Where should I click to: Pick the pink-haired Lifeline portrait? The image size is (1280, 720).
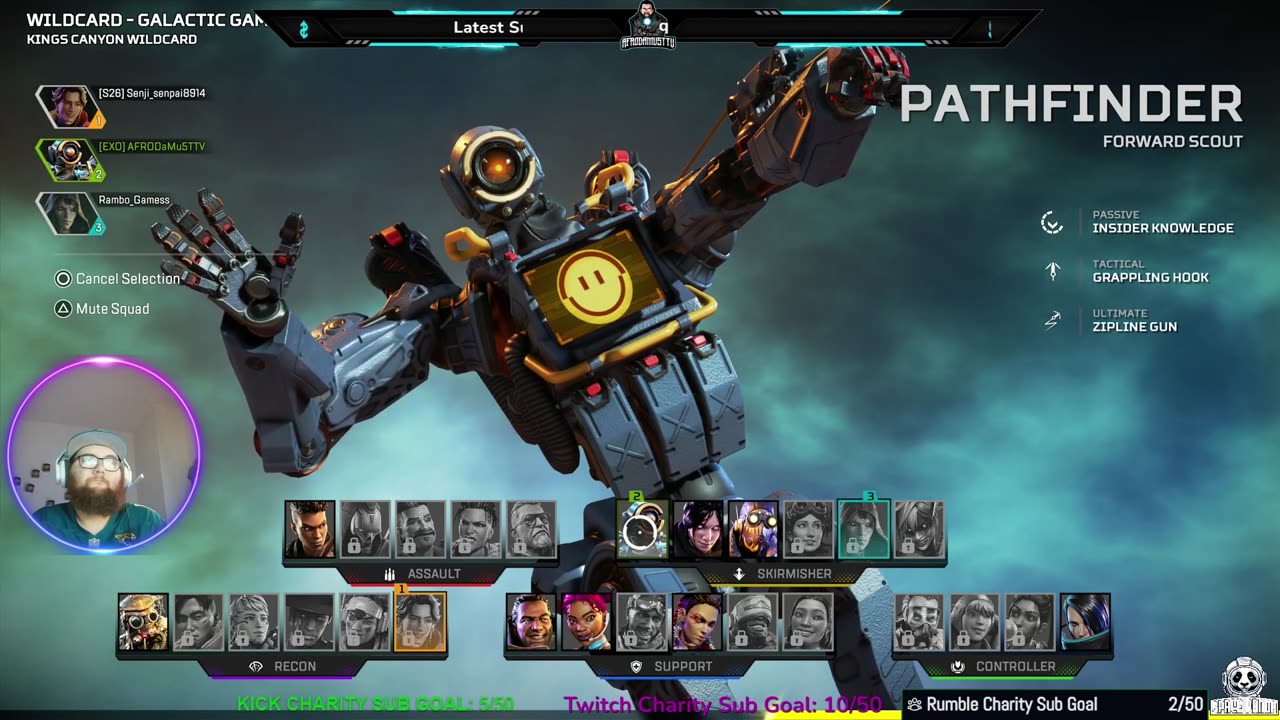coord(586,622)
